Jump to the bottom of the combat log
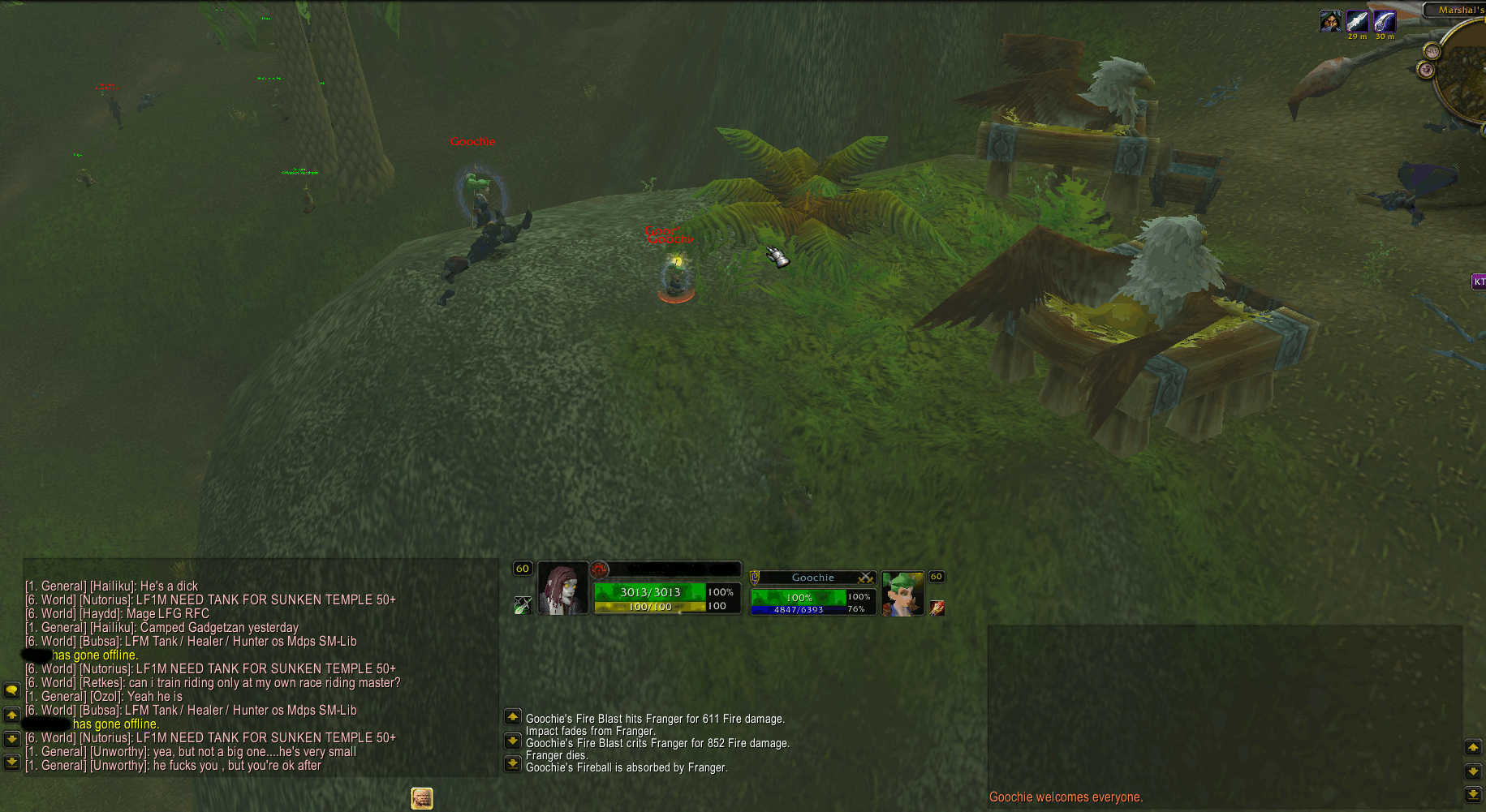Screen dimensions: 1486x812 (513, 763)
